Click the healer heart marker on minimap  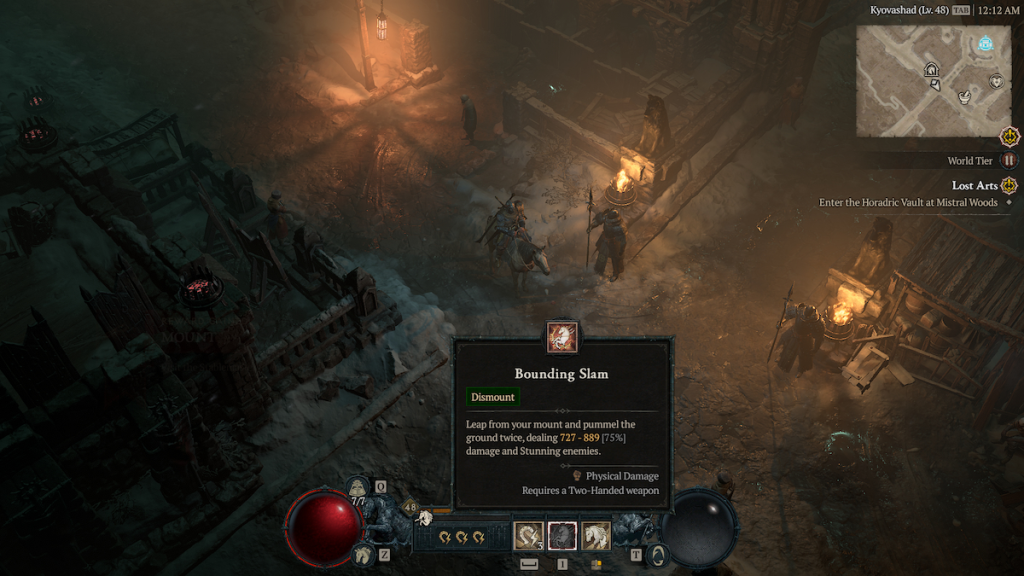(x=996, y=80)
